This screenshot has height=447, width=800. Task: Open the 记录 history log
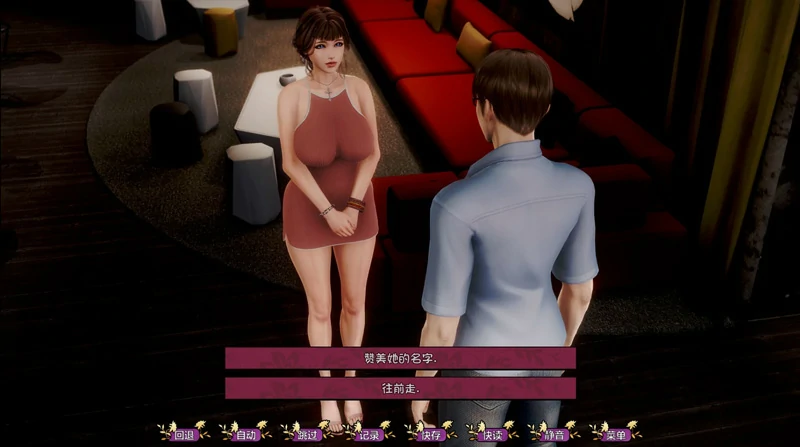coord(369,434)
